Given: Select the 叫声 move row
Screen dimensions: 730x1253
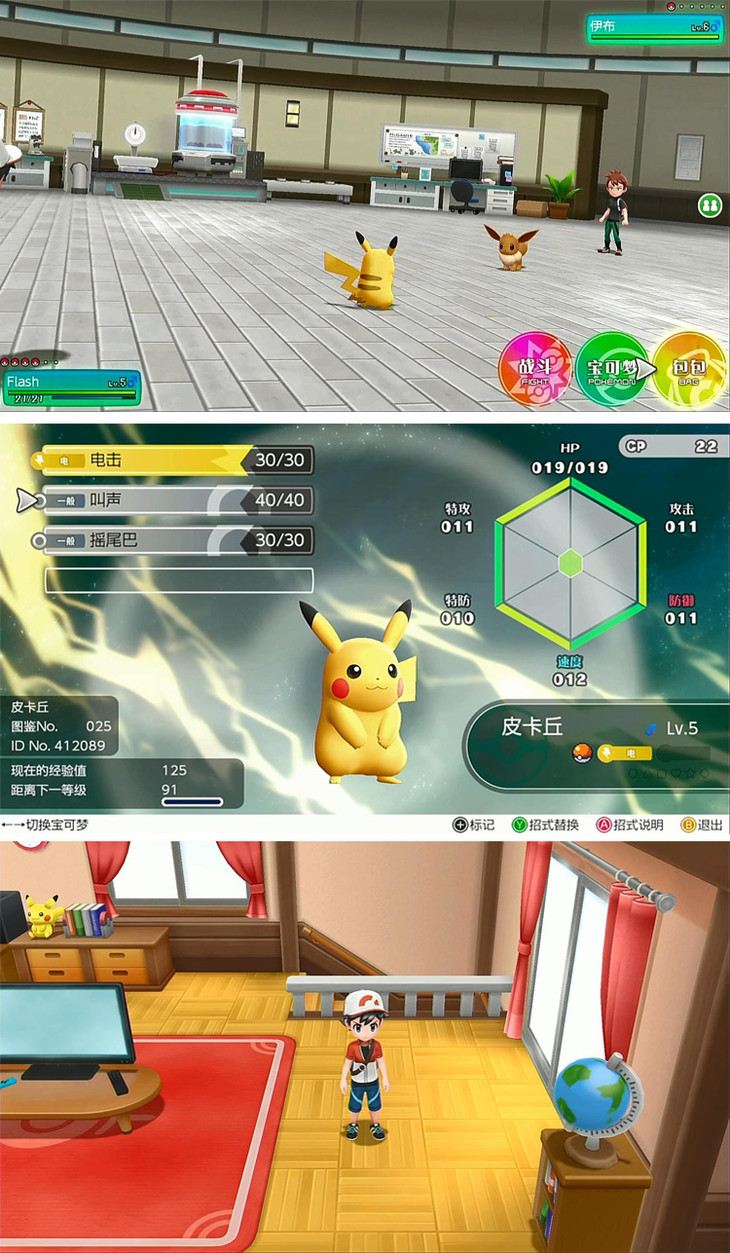Looking at the screenshot, I should [177, 500].
